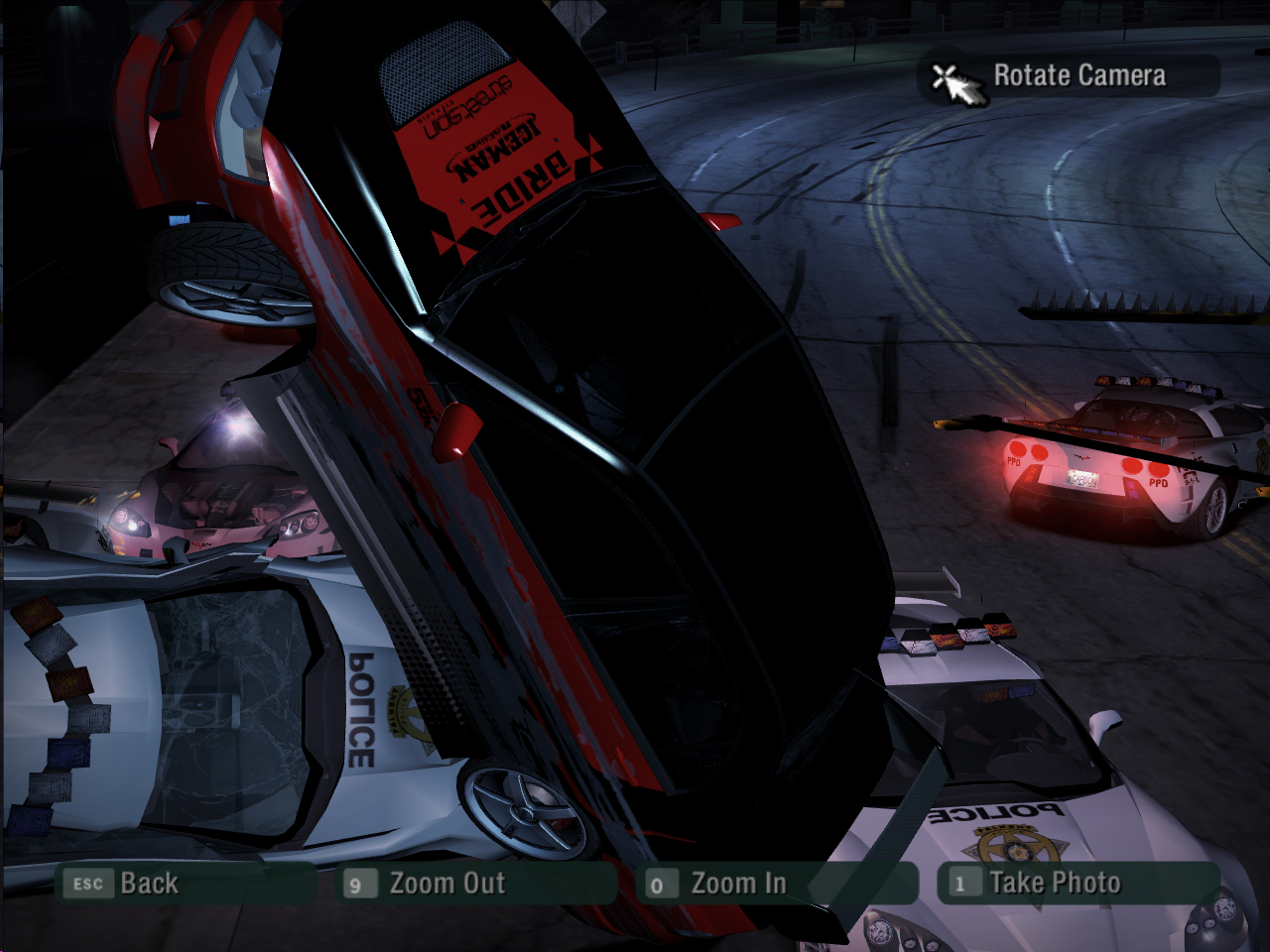Activate the Take Photo button
Image resolution: width=1270 pixels, height=952 pixels.
tap(1054, 884)
